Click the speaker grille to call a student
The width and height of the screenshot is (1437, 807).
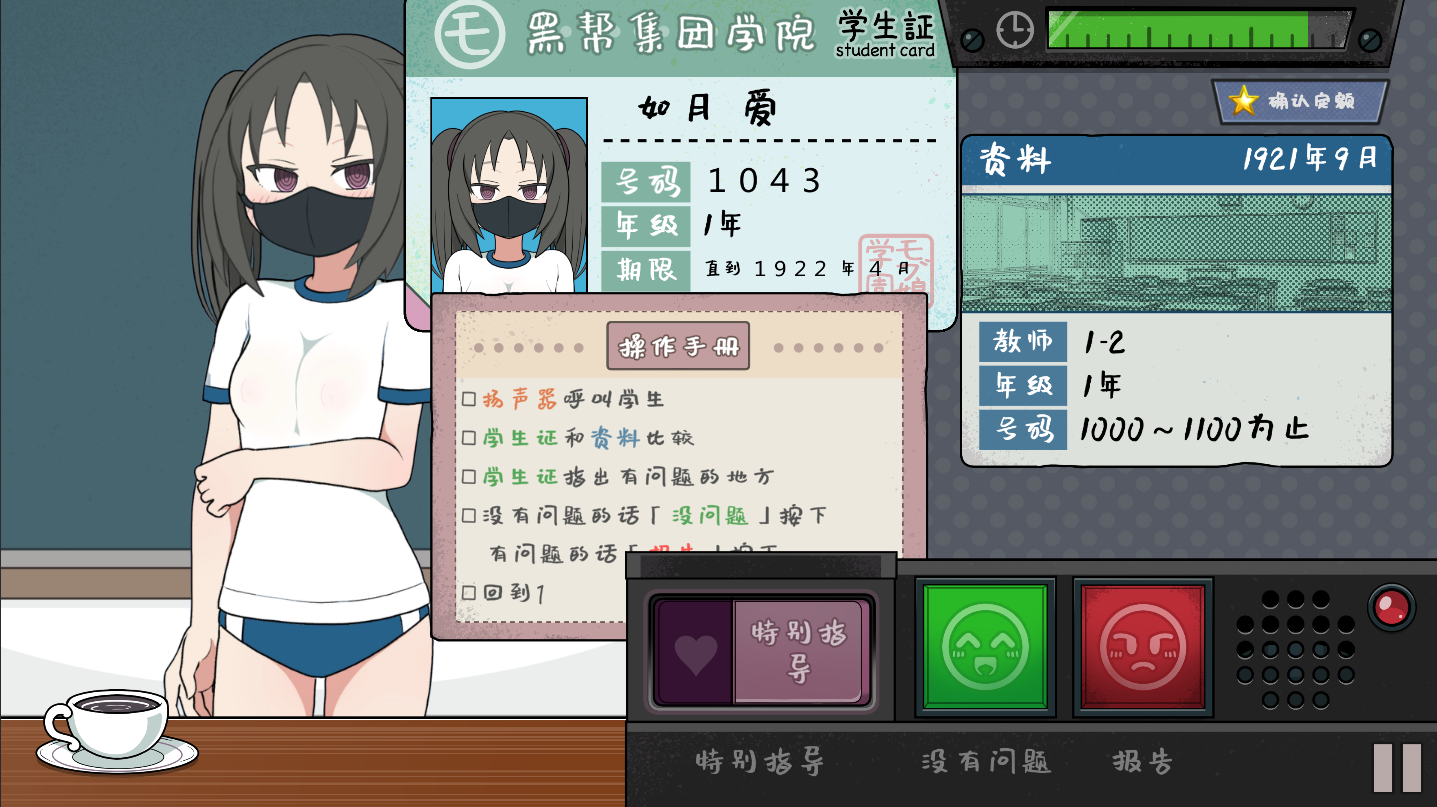1294,648
